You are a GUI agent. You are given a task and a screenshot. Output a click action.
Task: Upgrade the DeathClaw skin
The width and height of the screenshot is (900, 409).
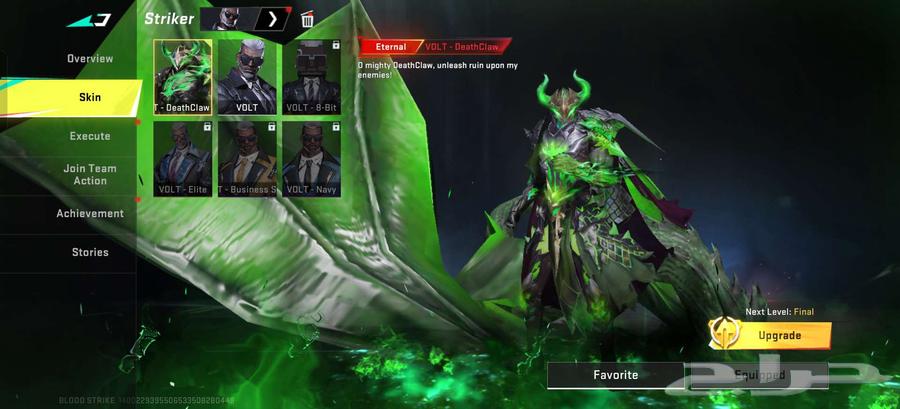[x=779, y=335]
